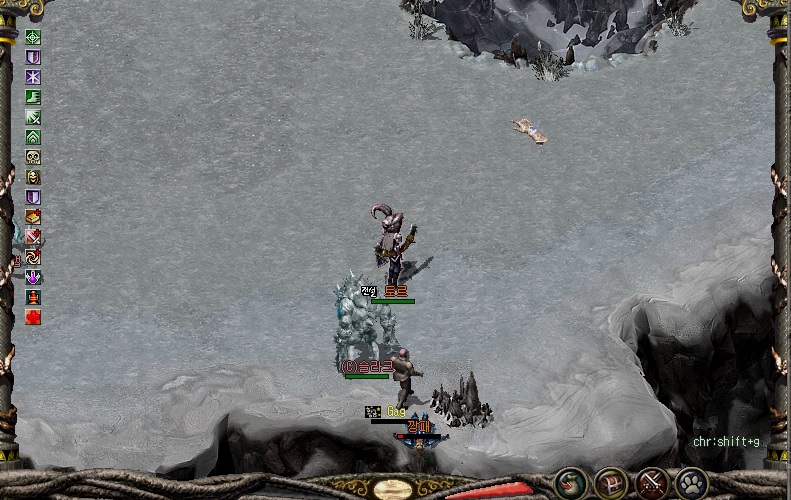
Task: Select the green double chevron up icon
Action: tap(33, 137)
